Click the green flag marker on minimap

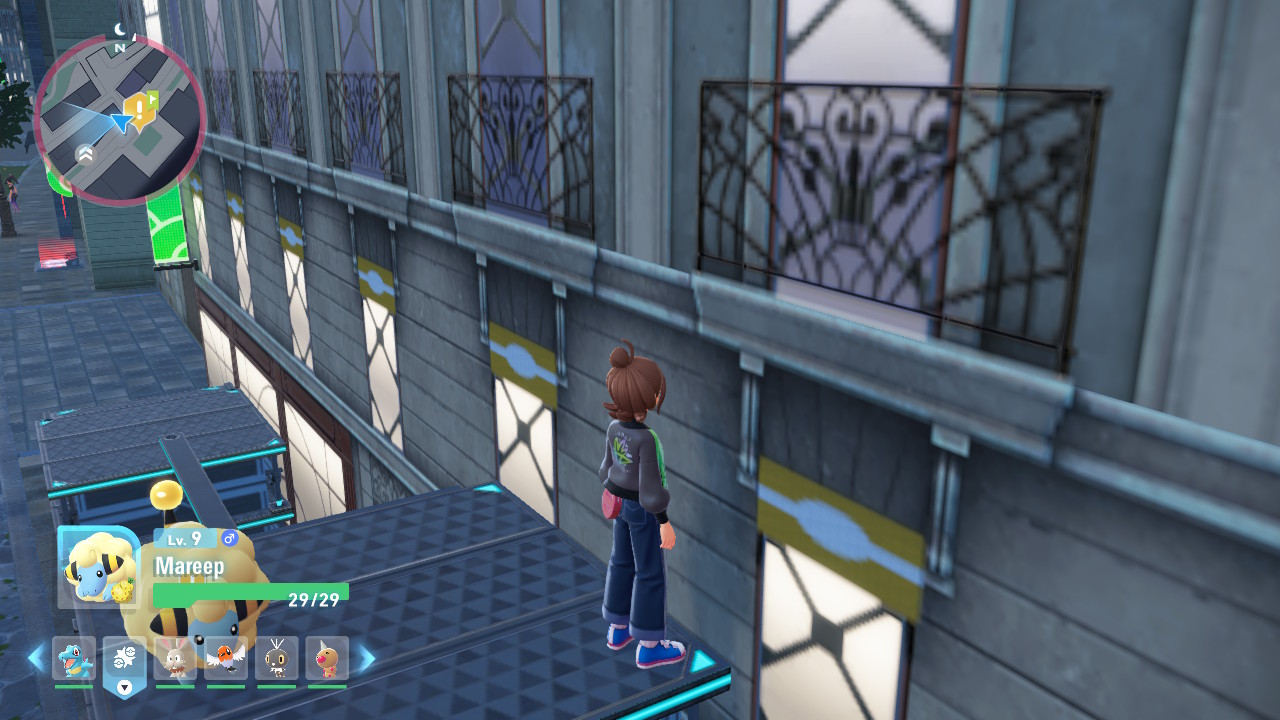point(152,99)
